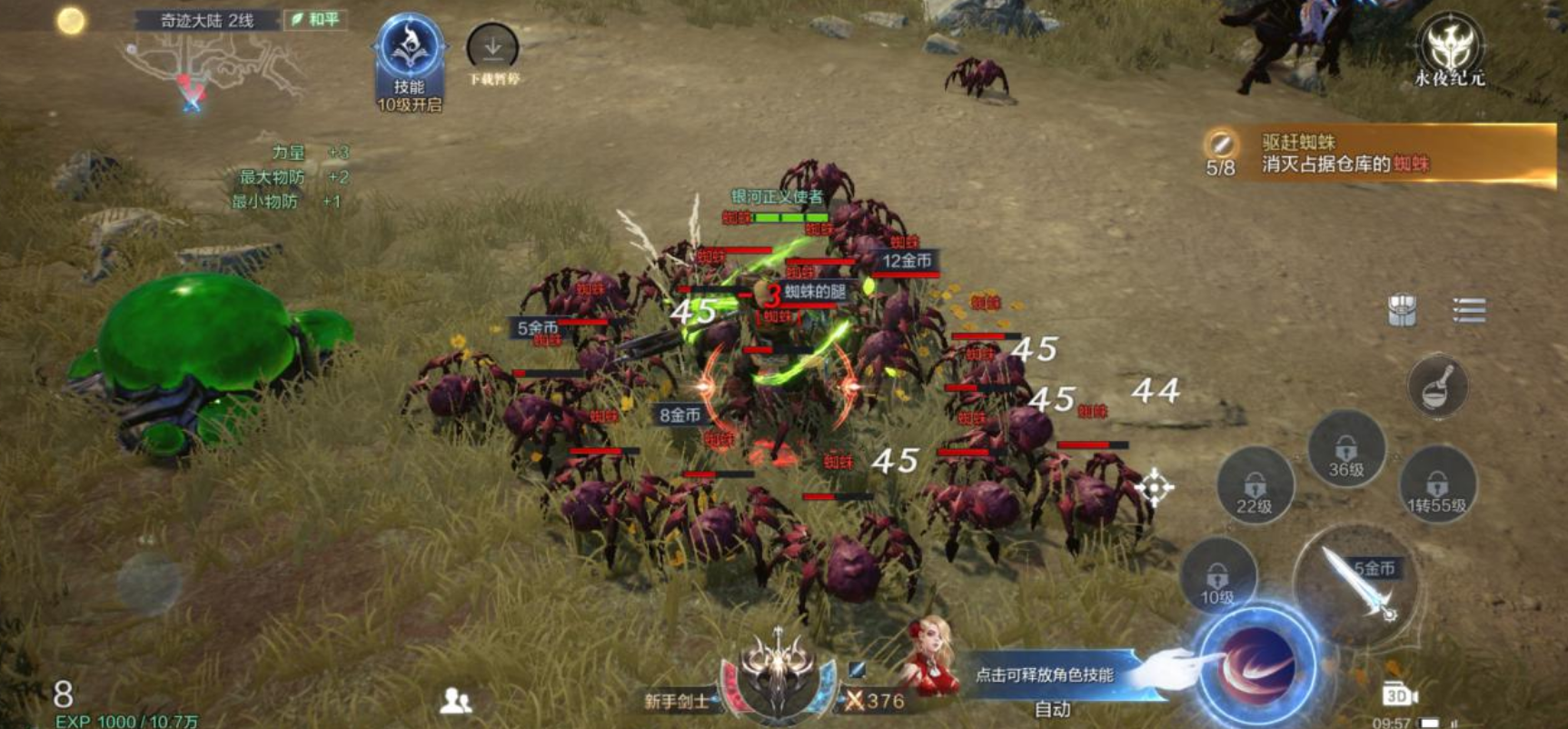This screenshot has height=729, width=1568.
Task: Tap the locked 36级 skill slot
Action: [x=1345, y=451]
